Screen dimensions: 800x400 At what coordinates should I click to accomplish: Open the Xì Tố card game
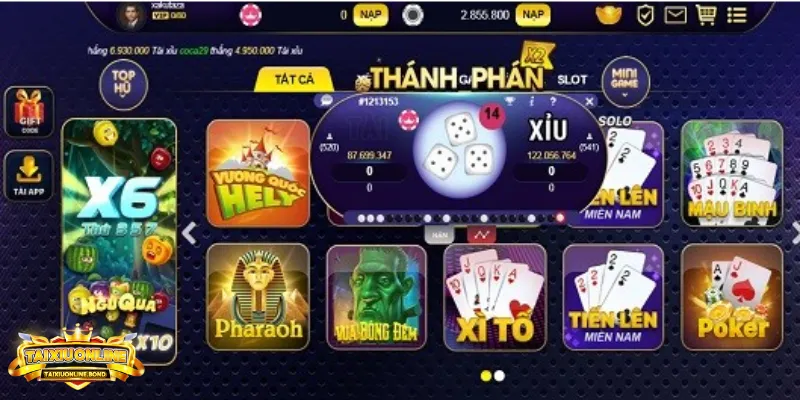point(495,297)
